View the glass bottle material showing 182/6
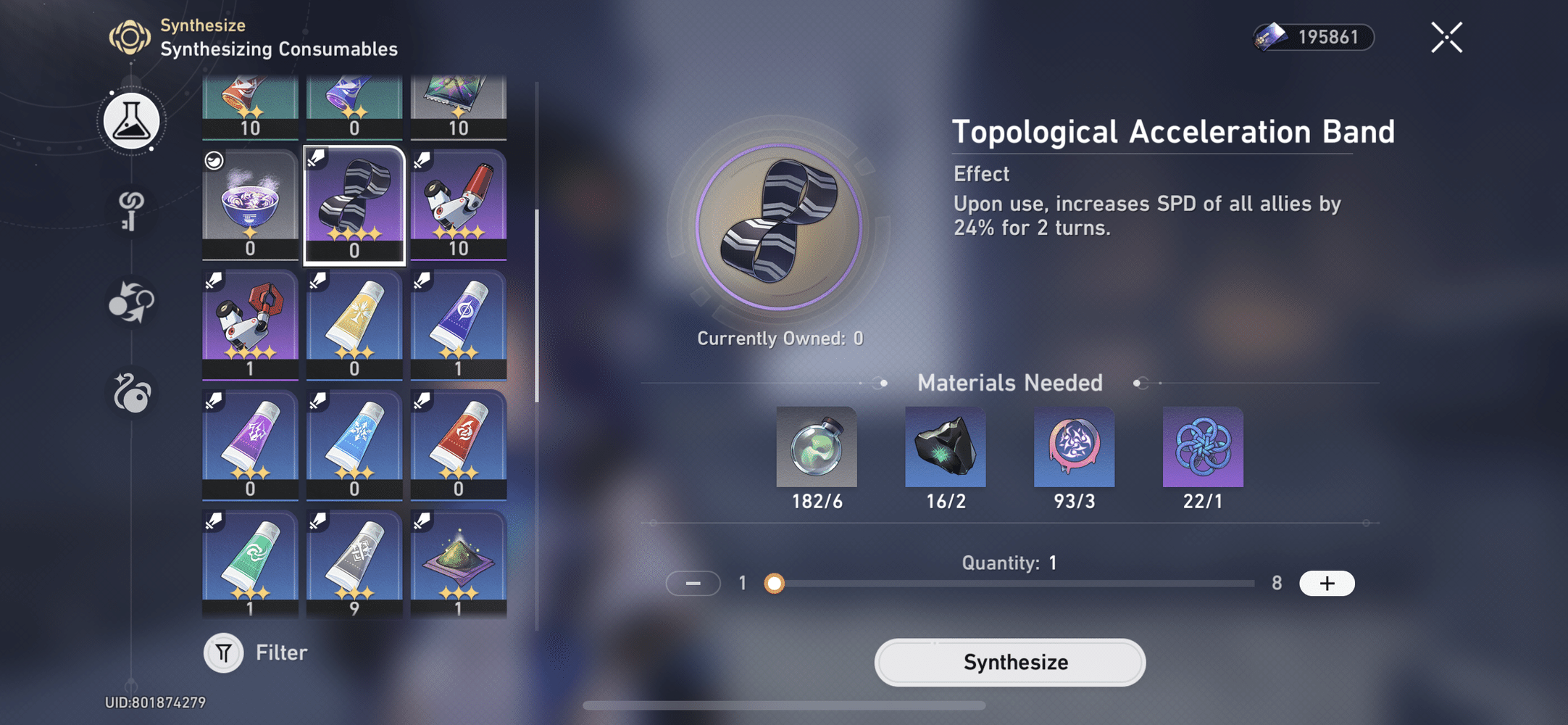1568x725 pixels. (x=816, y=447)
